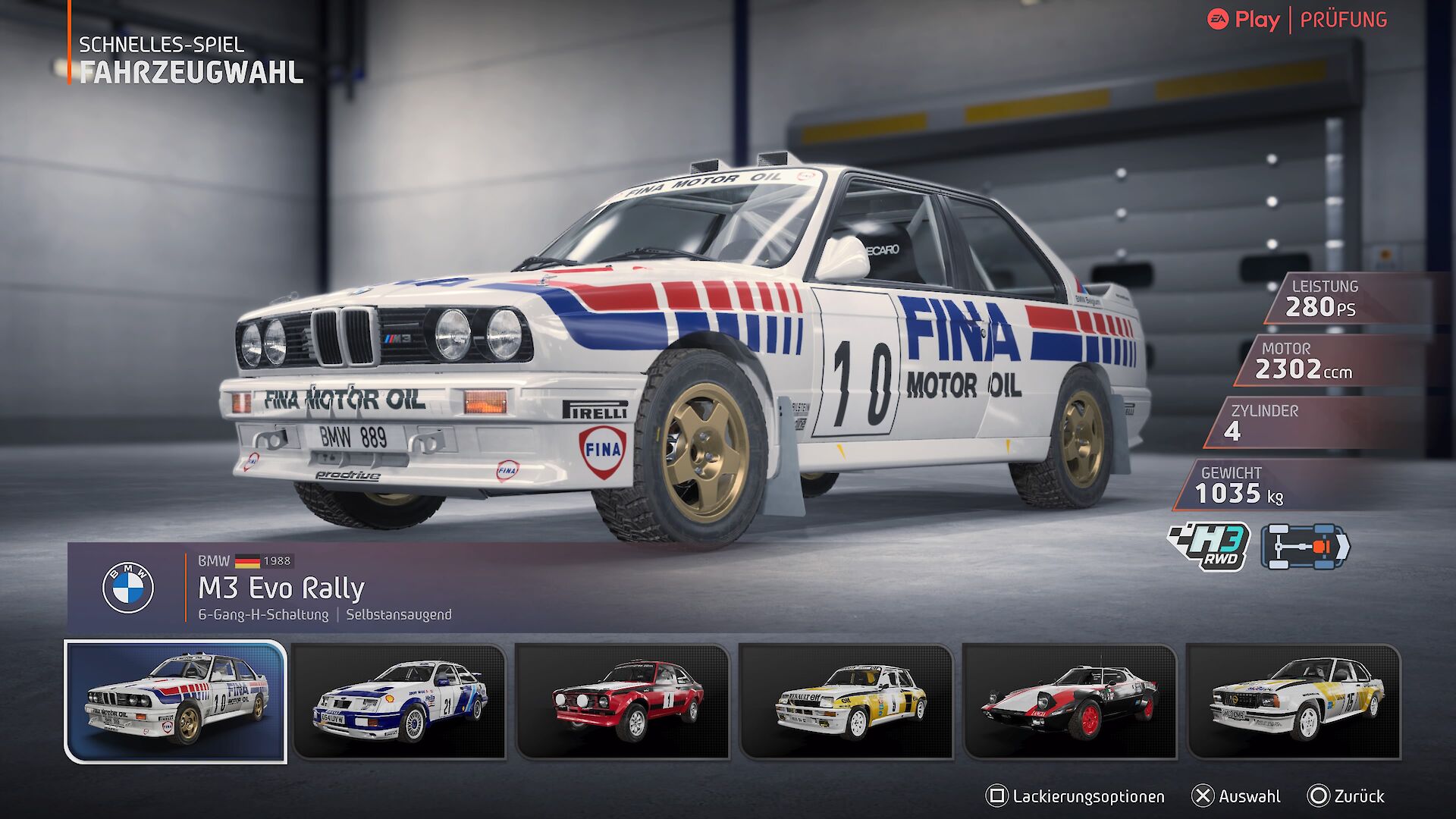Pick the red Ford Escort car thumbnail
Viewport: 1456px width, 819px height.
[x=623, y=701]
